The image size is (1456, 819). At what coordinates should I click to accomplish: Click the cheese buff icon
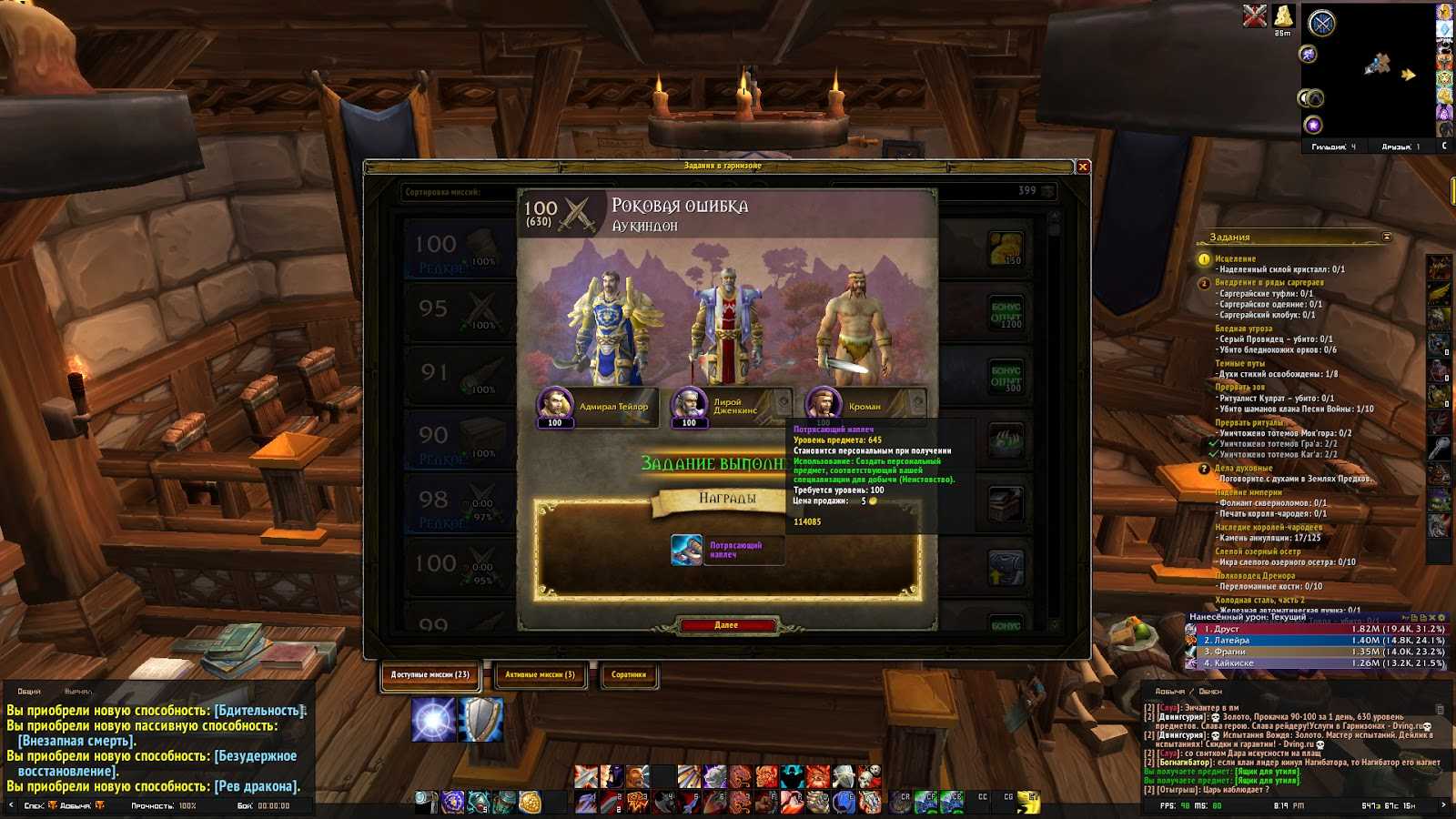tap(1283, 15)
